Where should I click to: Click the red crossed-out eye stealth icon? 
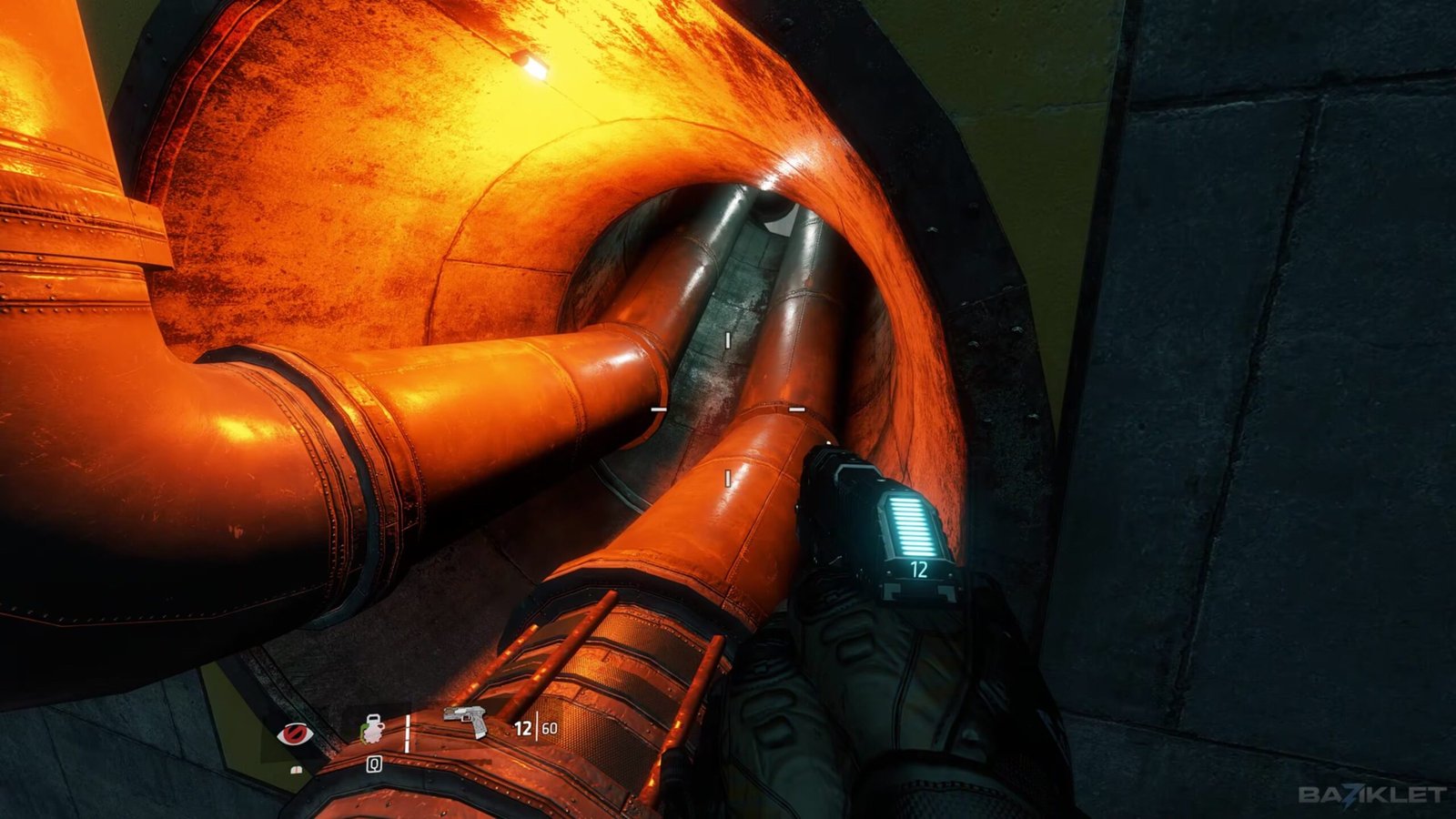pos(293,733)
